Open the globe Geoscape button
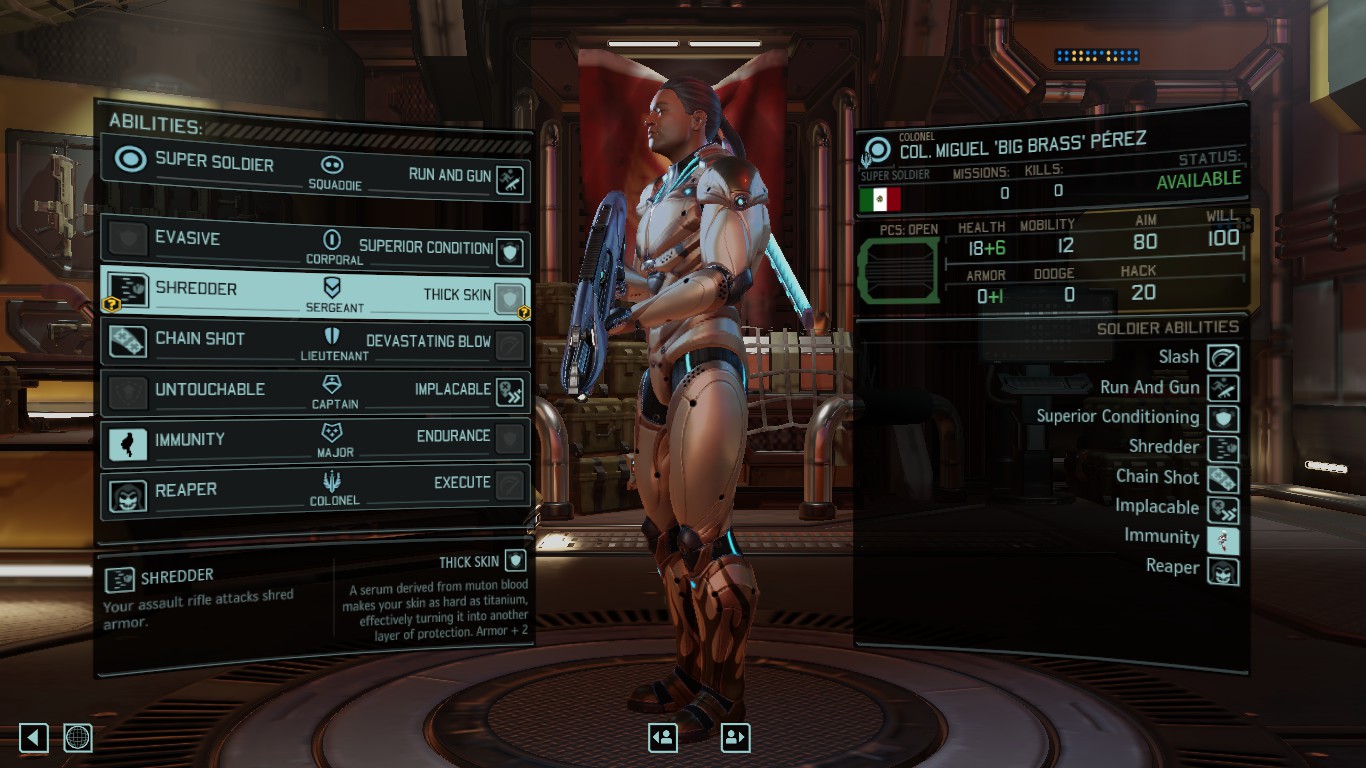 (78, 738)
